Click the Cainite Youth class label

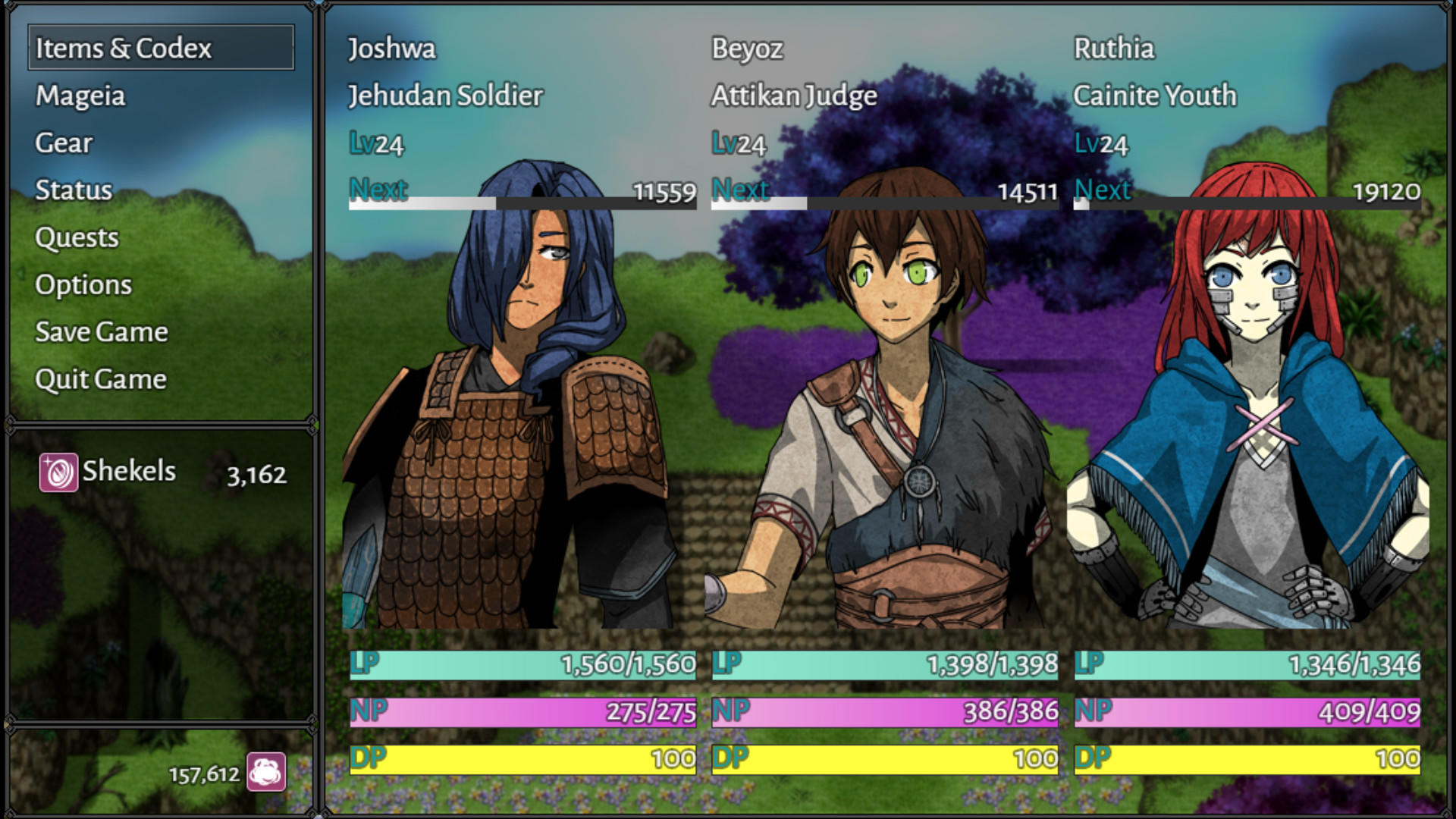tap(1156, 96)
